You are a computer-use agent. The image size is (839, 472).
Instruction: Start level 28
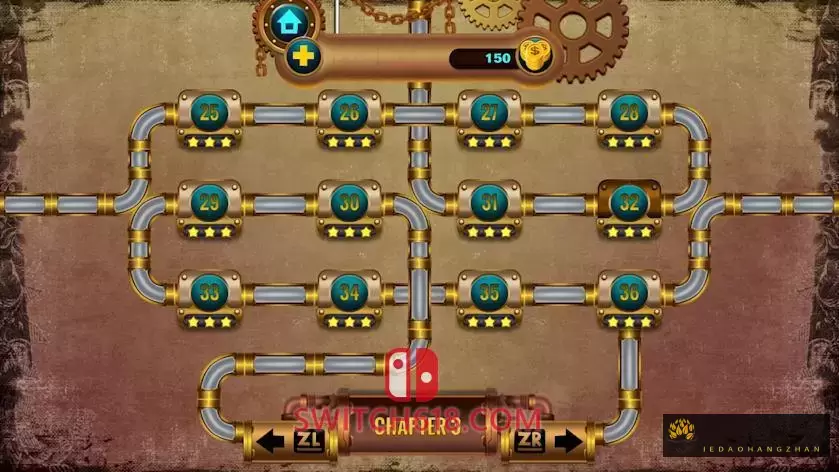pyautogui.click(x=629, y=113)
